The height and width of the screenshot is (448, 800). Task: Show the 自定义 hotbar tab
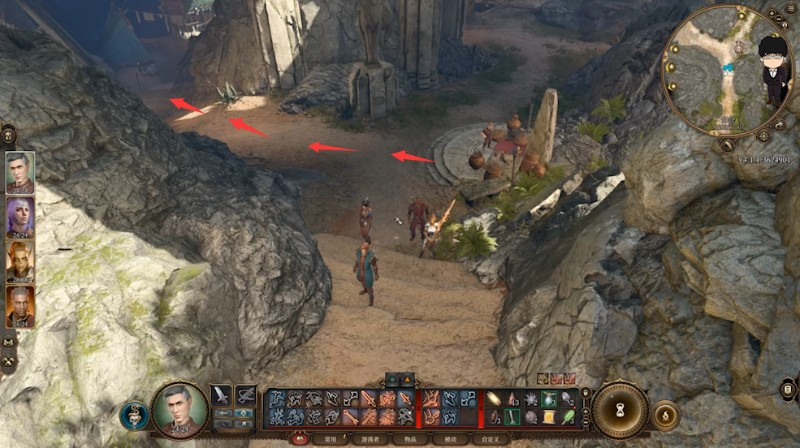(x=491, y=438)
